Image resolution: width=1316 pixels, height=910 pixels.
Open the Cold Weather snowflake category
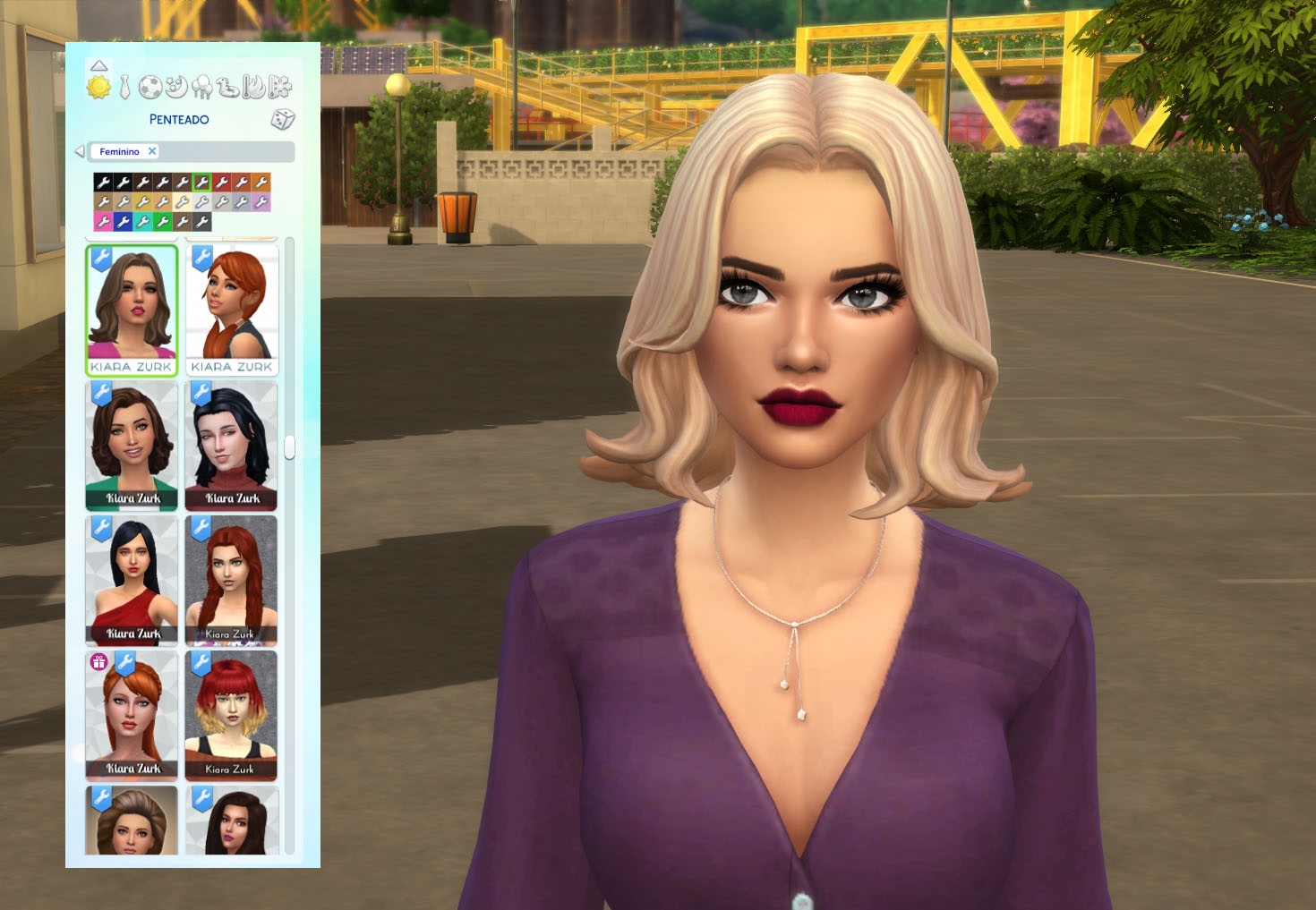click(280, 87)
